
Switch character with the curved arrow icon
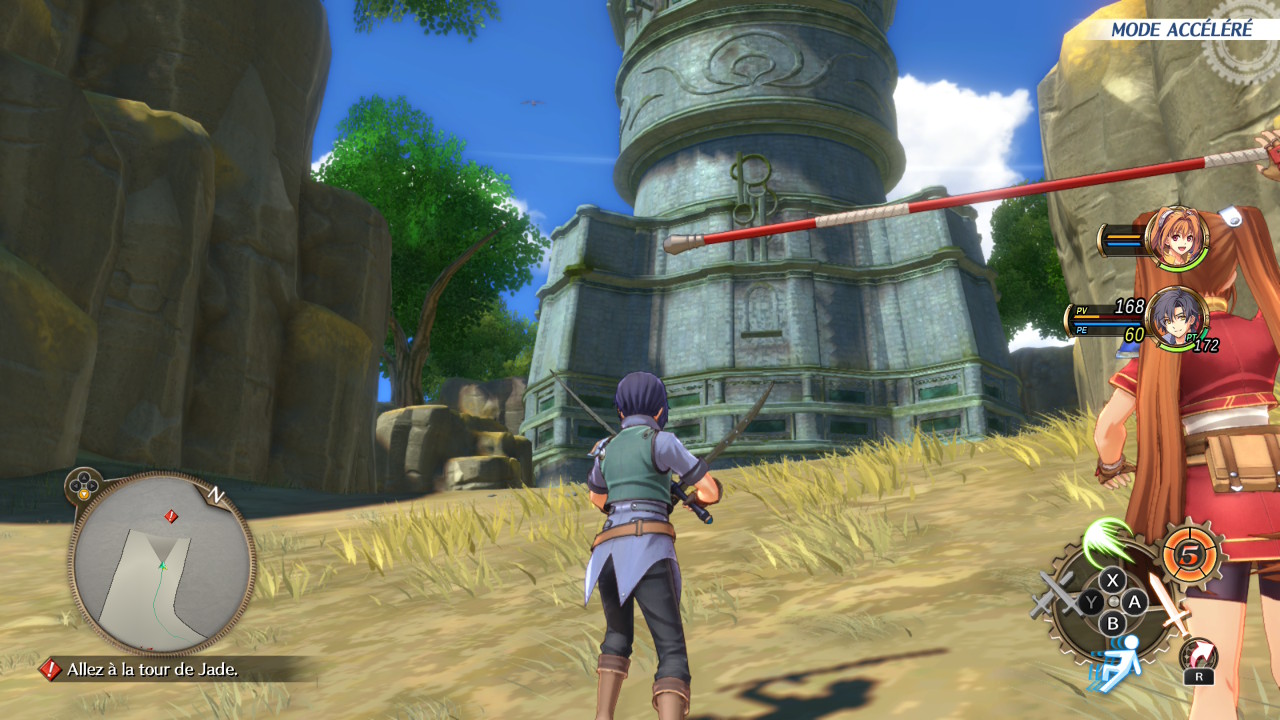1198,655
